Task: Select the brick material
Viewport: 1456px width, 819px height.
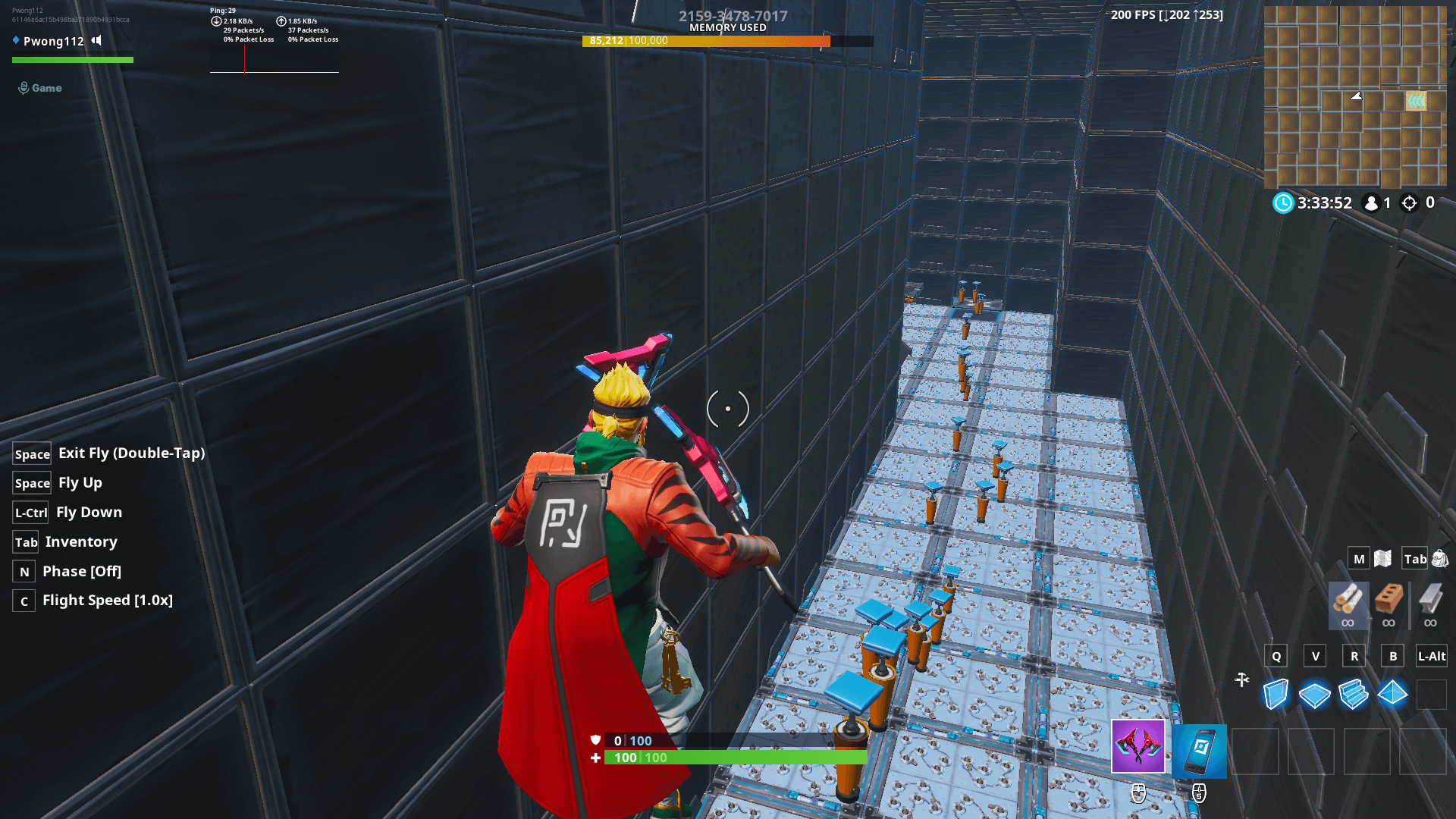Action: [x=1389, y=604]
